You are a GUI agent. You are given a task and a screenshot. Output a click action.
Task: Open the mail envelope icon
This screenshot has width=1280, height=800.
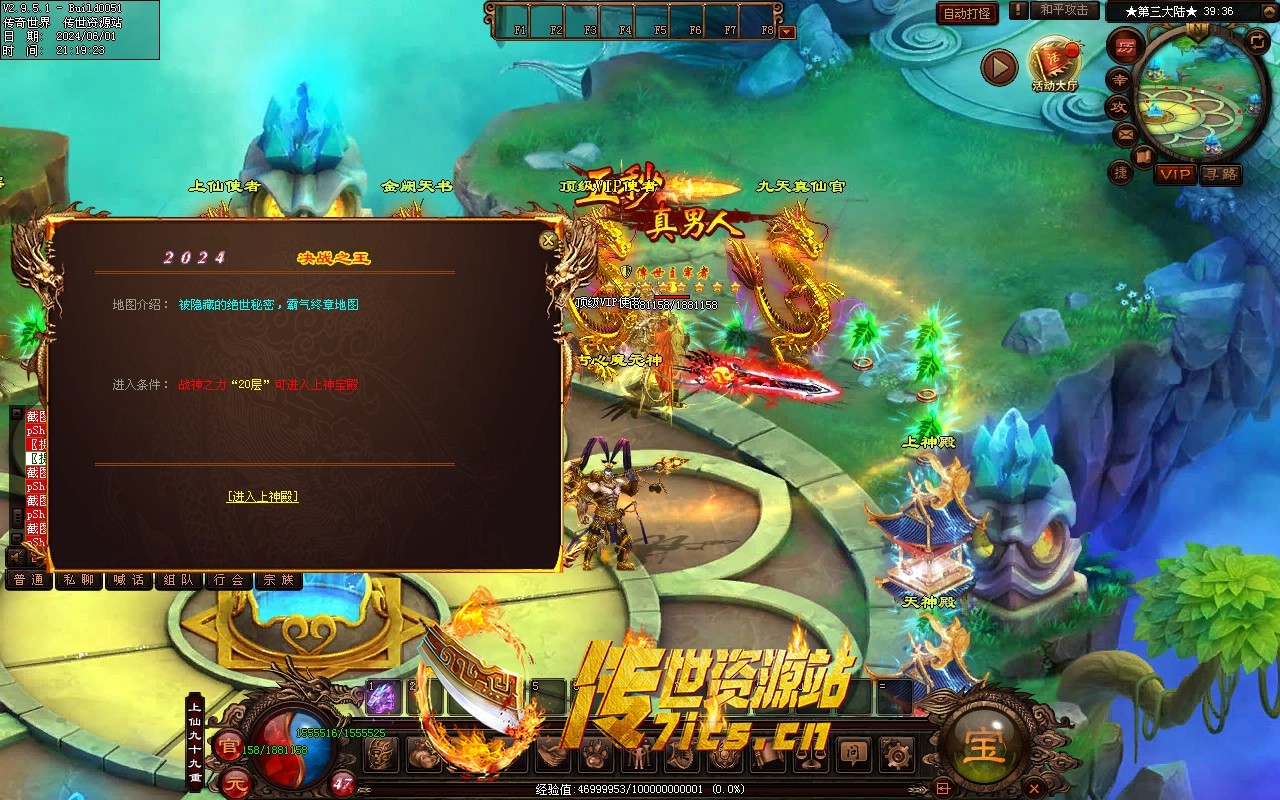pyautogui.click(x=1126, y=133)
